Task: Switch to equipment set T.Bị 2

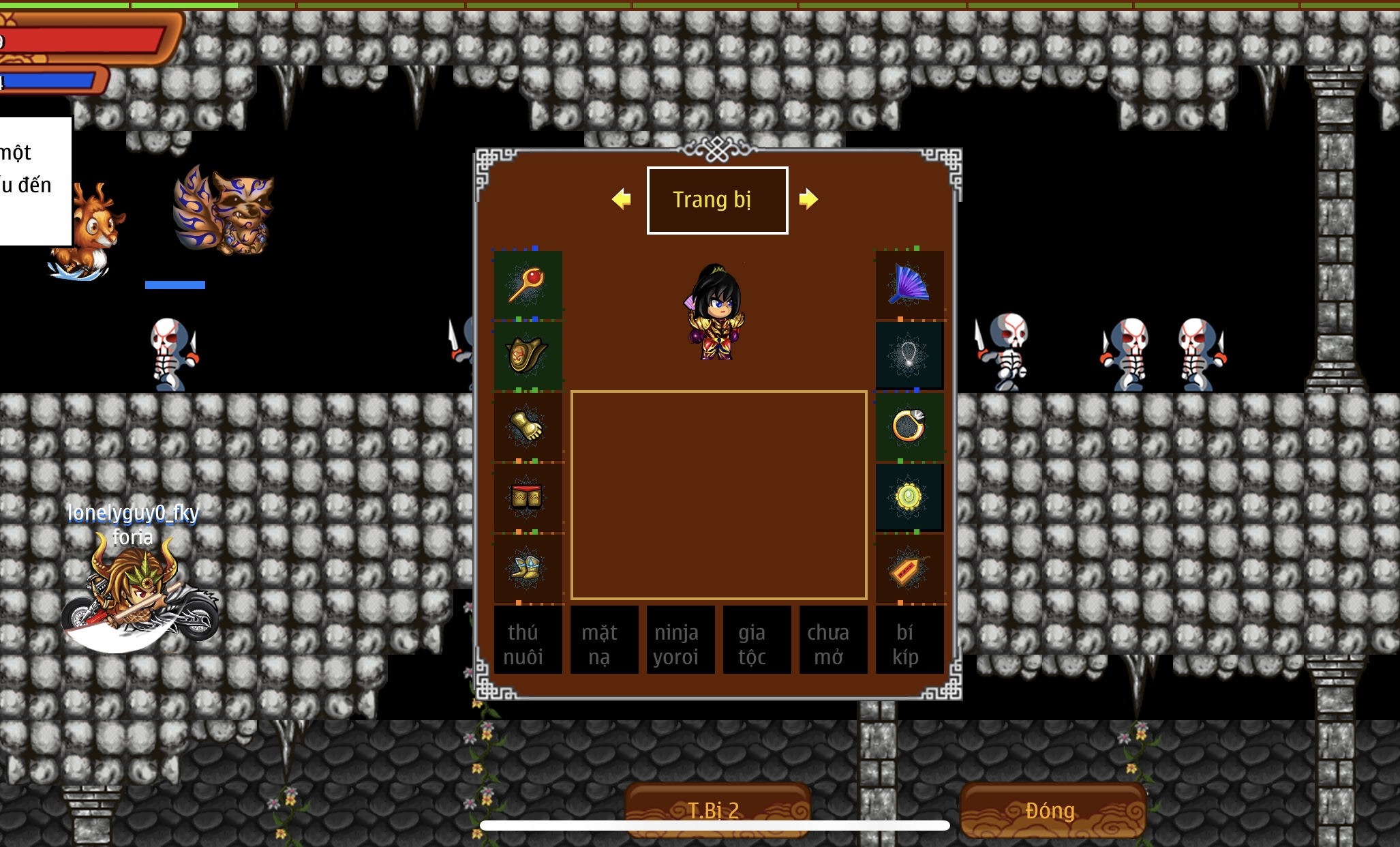Action: (x=717, y=809)
